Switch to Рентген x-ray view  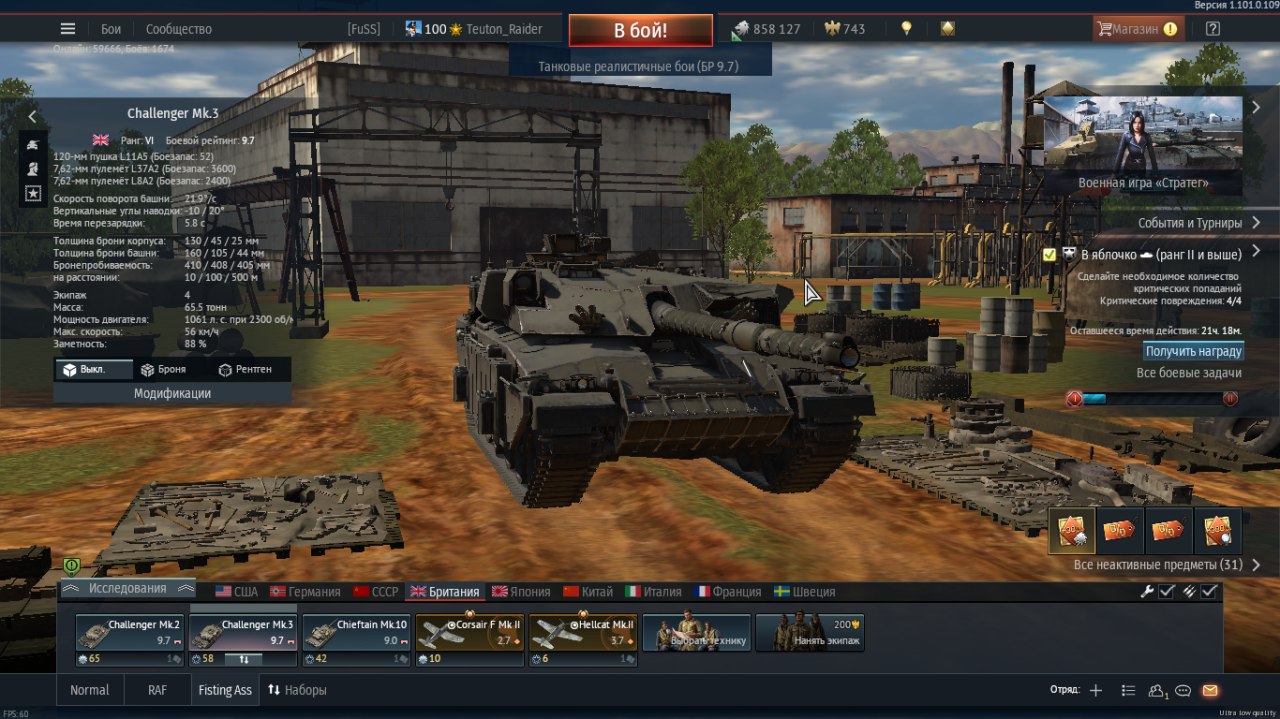[x=245, y=369]
